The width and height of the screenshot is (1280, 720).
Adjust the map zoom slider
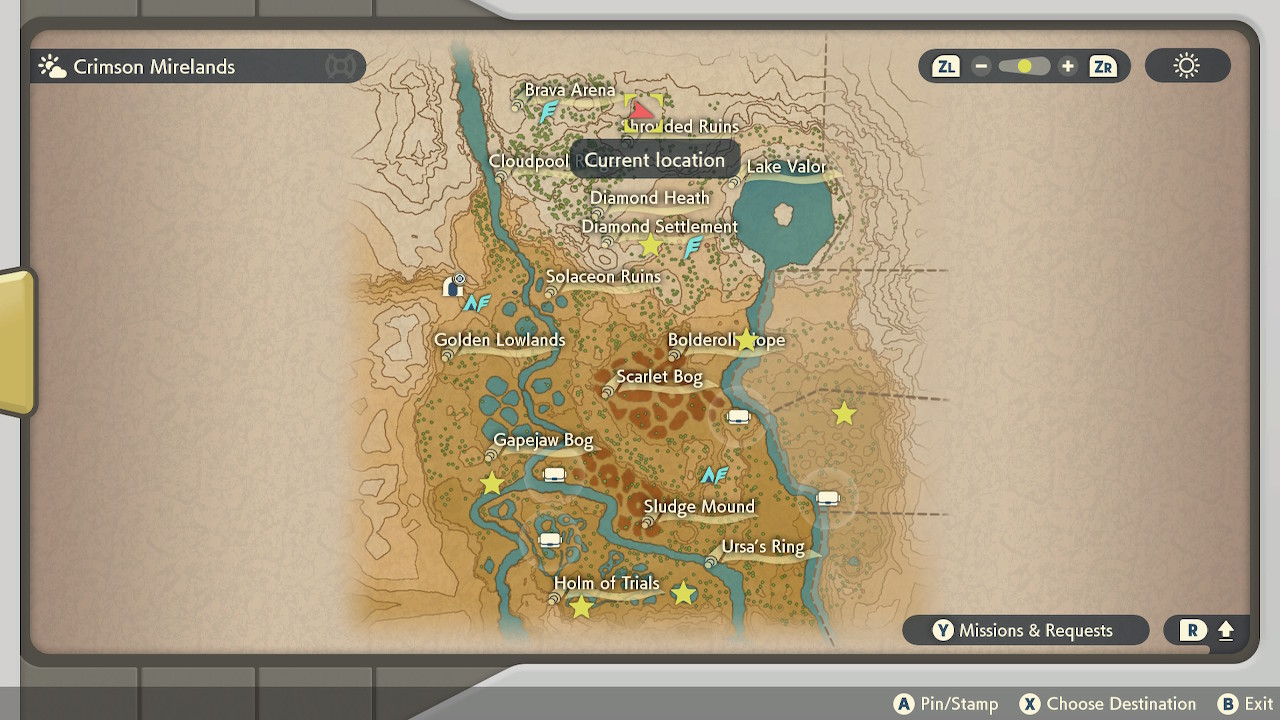tap(1022, 65)
